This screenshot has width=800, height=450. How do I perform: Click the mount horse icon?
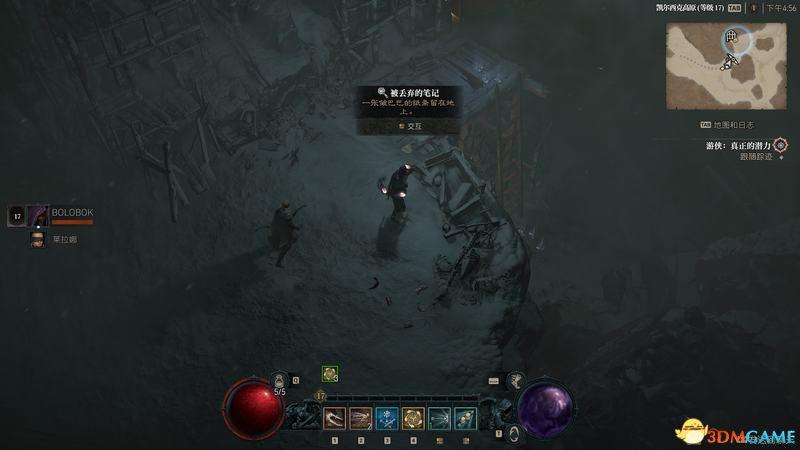point(516,380)
